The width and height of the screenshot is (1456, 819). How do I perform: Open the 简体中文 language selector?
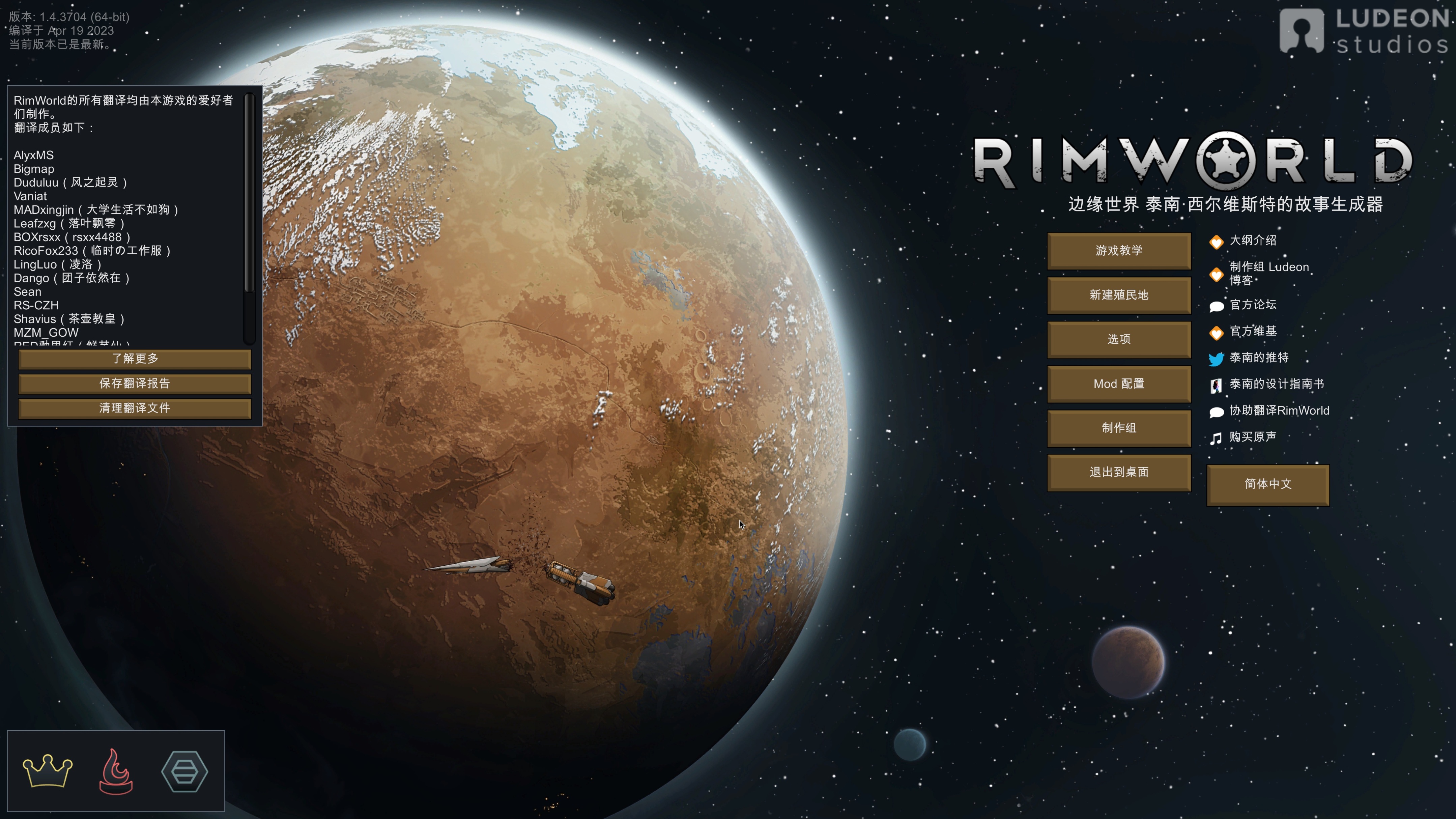pos(1268,485)
